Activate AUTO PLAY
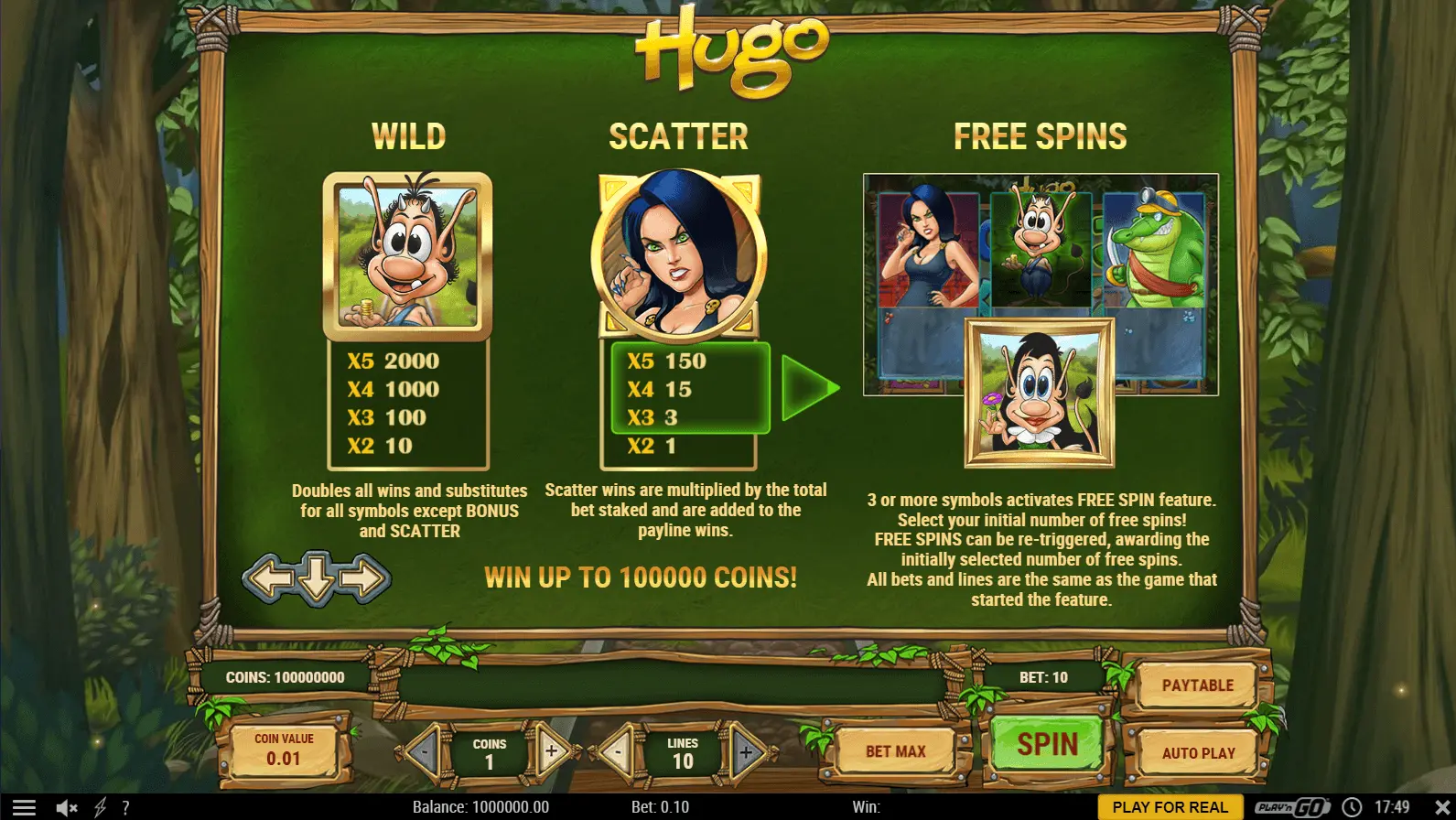Screen dimensions: 1456x820 1198,753
